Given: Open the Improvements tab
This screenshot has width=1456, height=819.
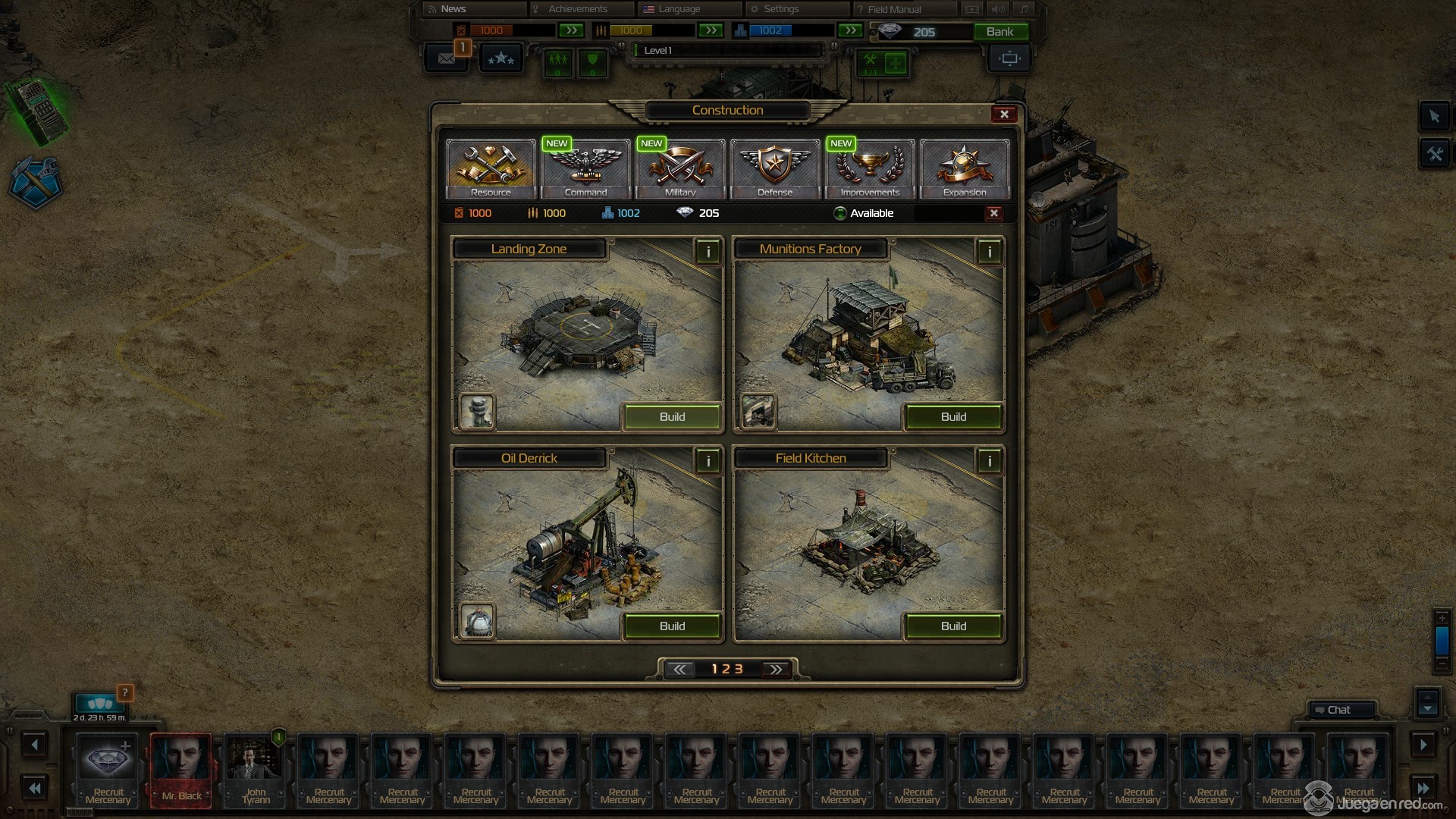Looking at the screenshot, I should [x=870, y=168].
